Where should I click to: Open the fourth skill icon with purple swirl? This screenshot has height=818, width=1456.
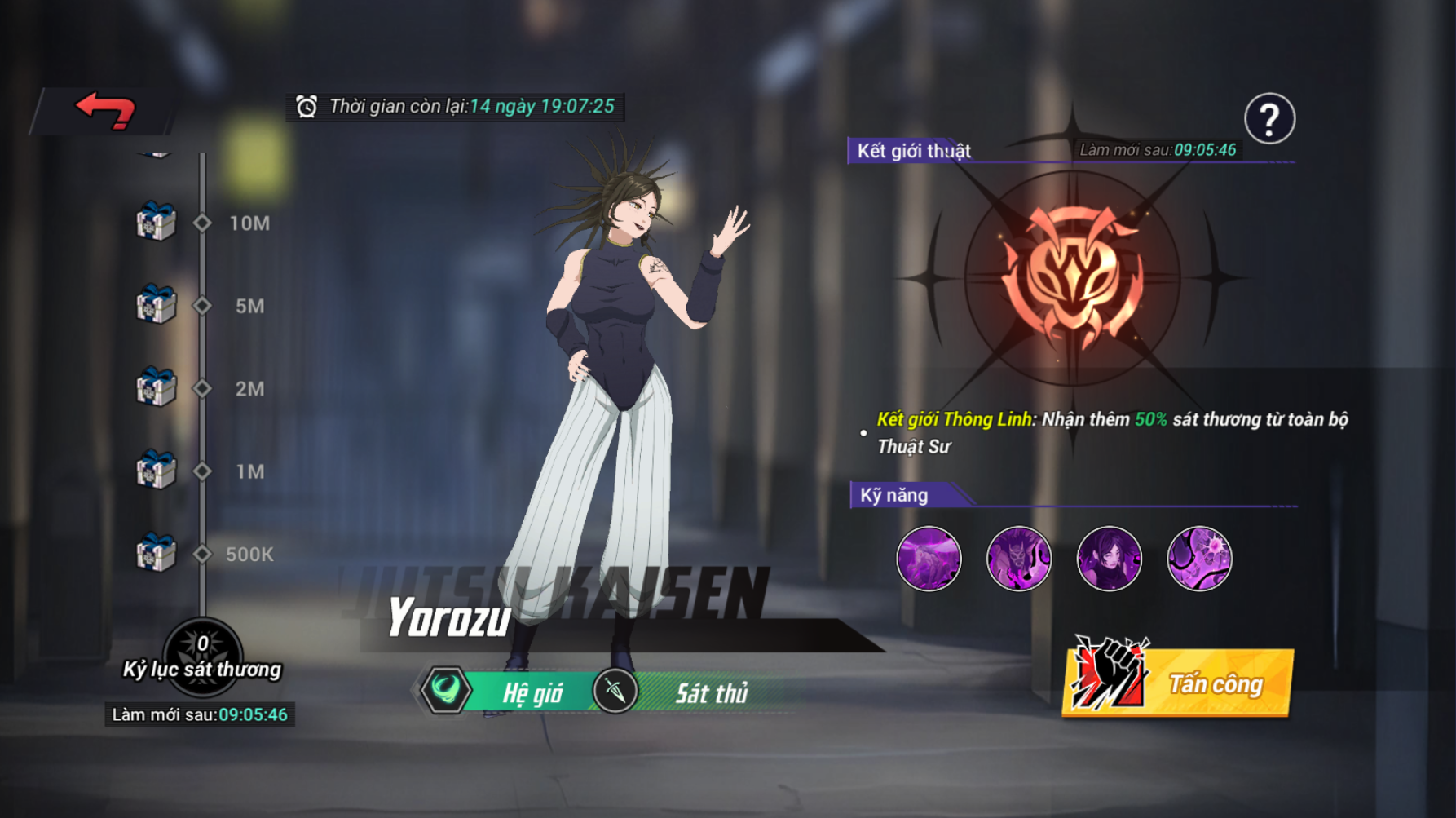click(x=1199, y=559)
